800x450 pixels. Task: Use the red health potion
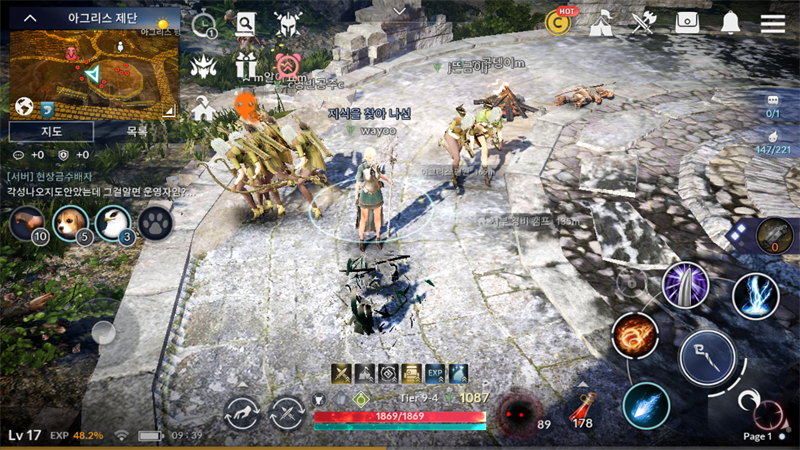tap(584, 407)
